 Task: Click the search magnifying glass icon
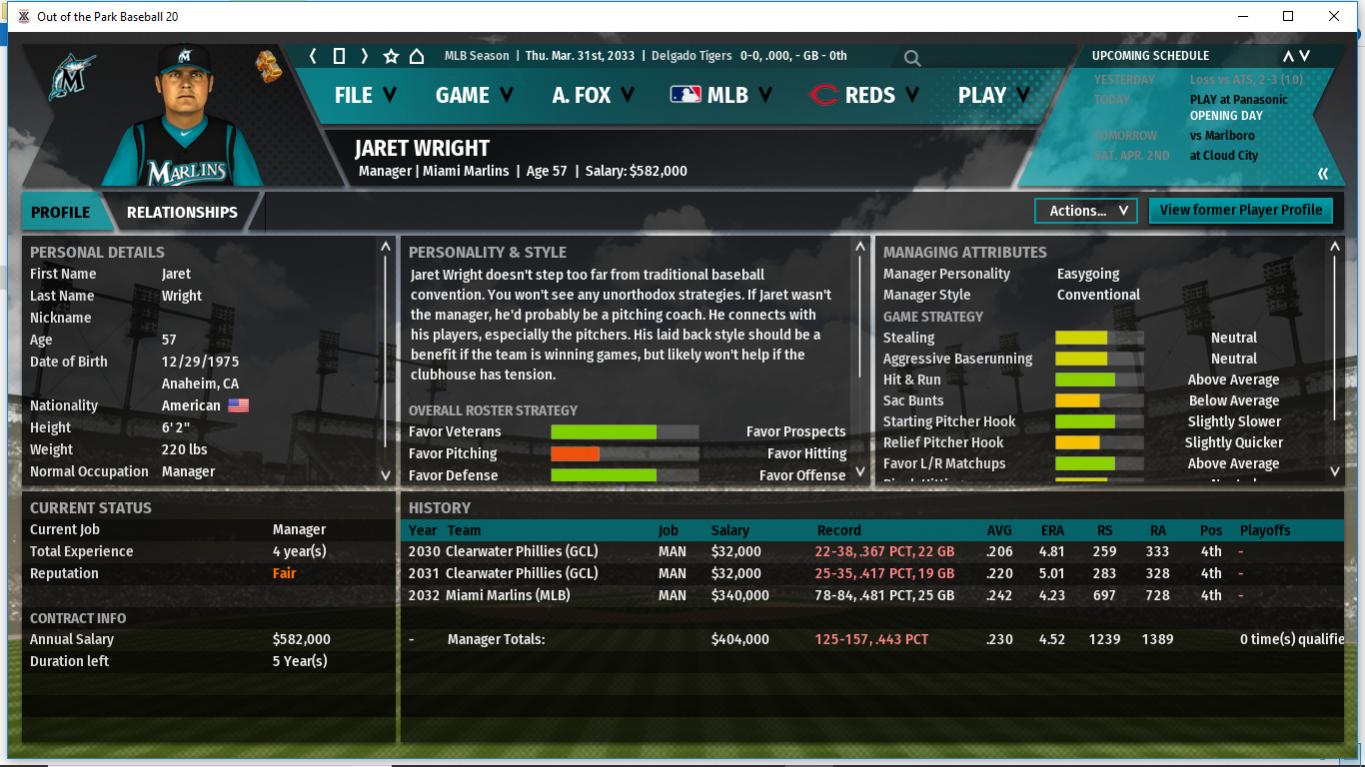coord(912,58)
